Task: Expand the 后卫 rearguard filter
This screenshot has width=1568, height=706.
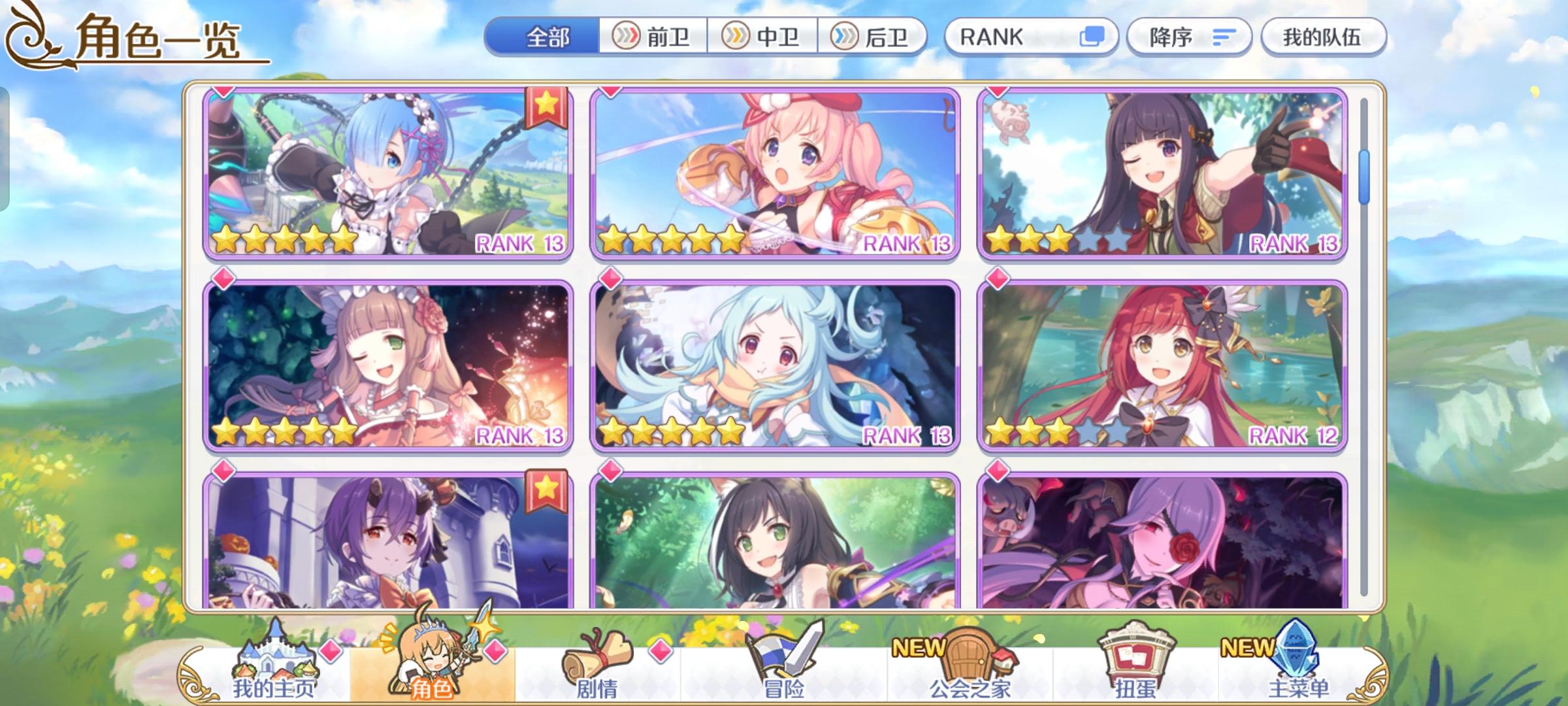Action: 874,37
